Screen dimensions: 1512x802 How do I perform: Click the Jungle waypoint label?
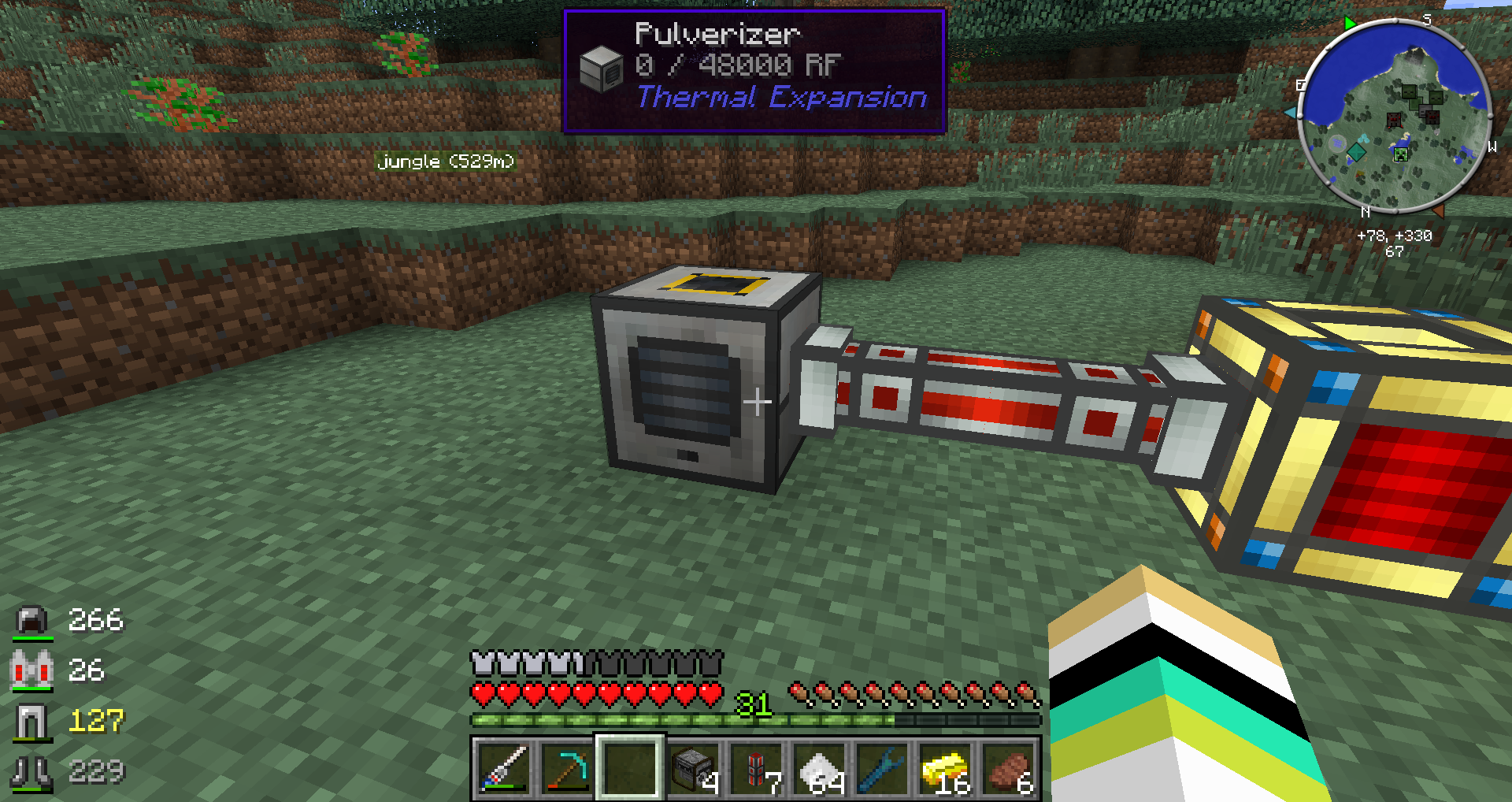click(x=446, y=162)
